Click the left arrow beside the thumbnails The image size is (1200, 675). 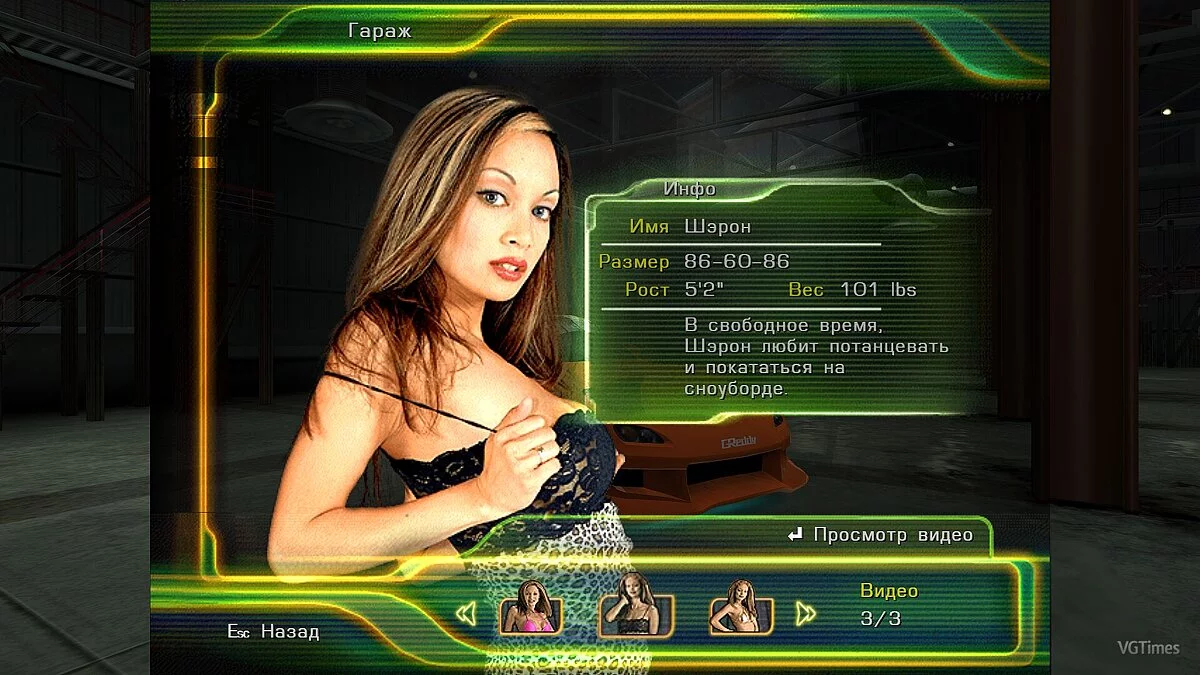(466, 613)
